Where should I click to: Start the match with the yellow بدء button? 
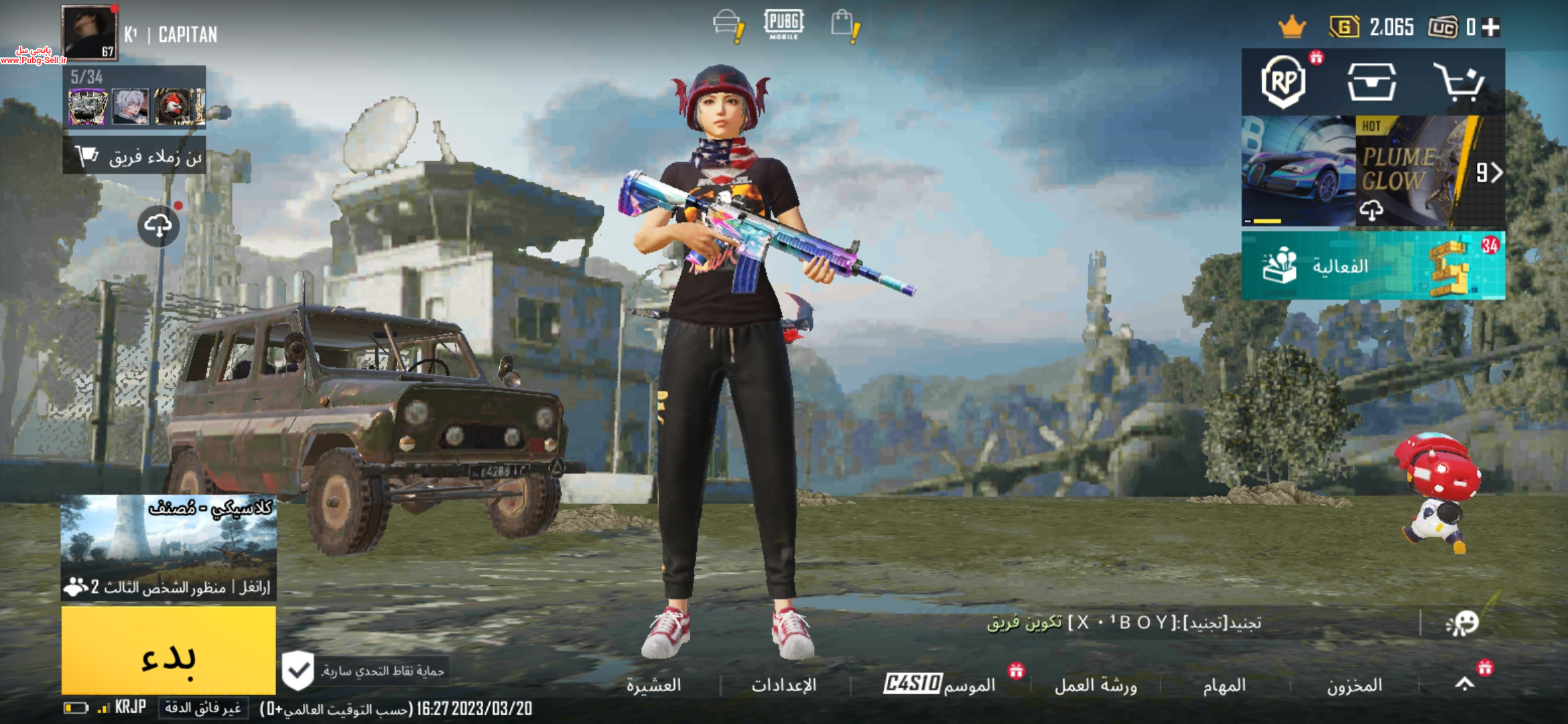pos(168,650)
